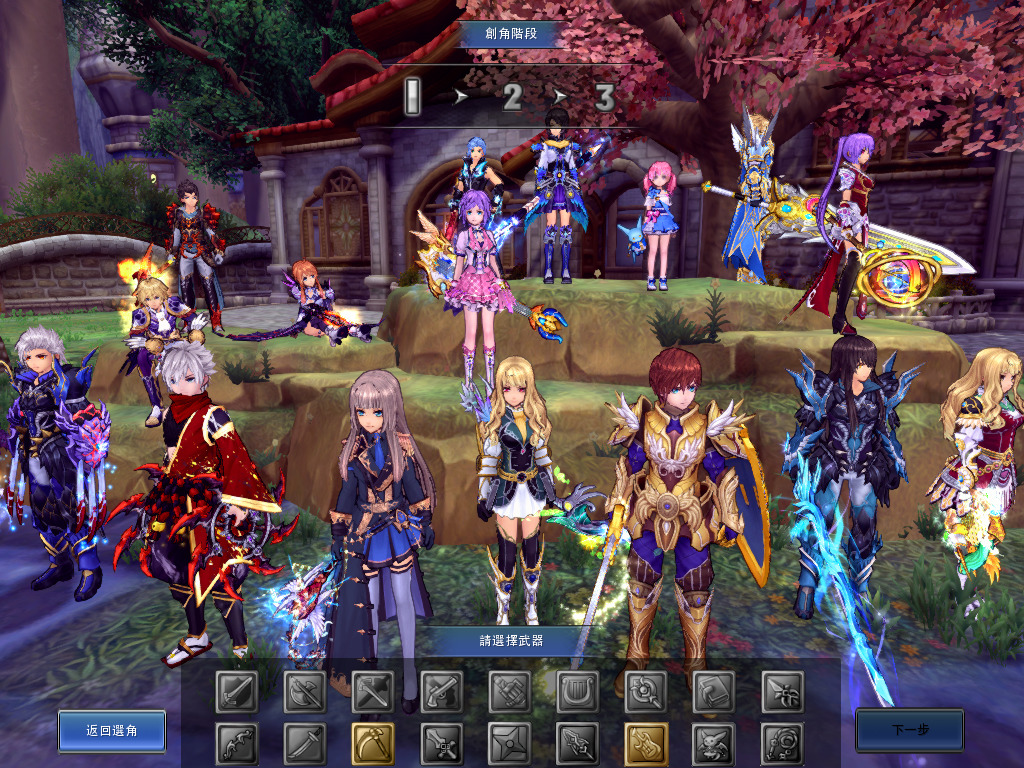This screenshot has width=1024, height=768.
Task: Pick the crossed hammers weapon icon
Action: pos(373,691)
